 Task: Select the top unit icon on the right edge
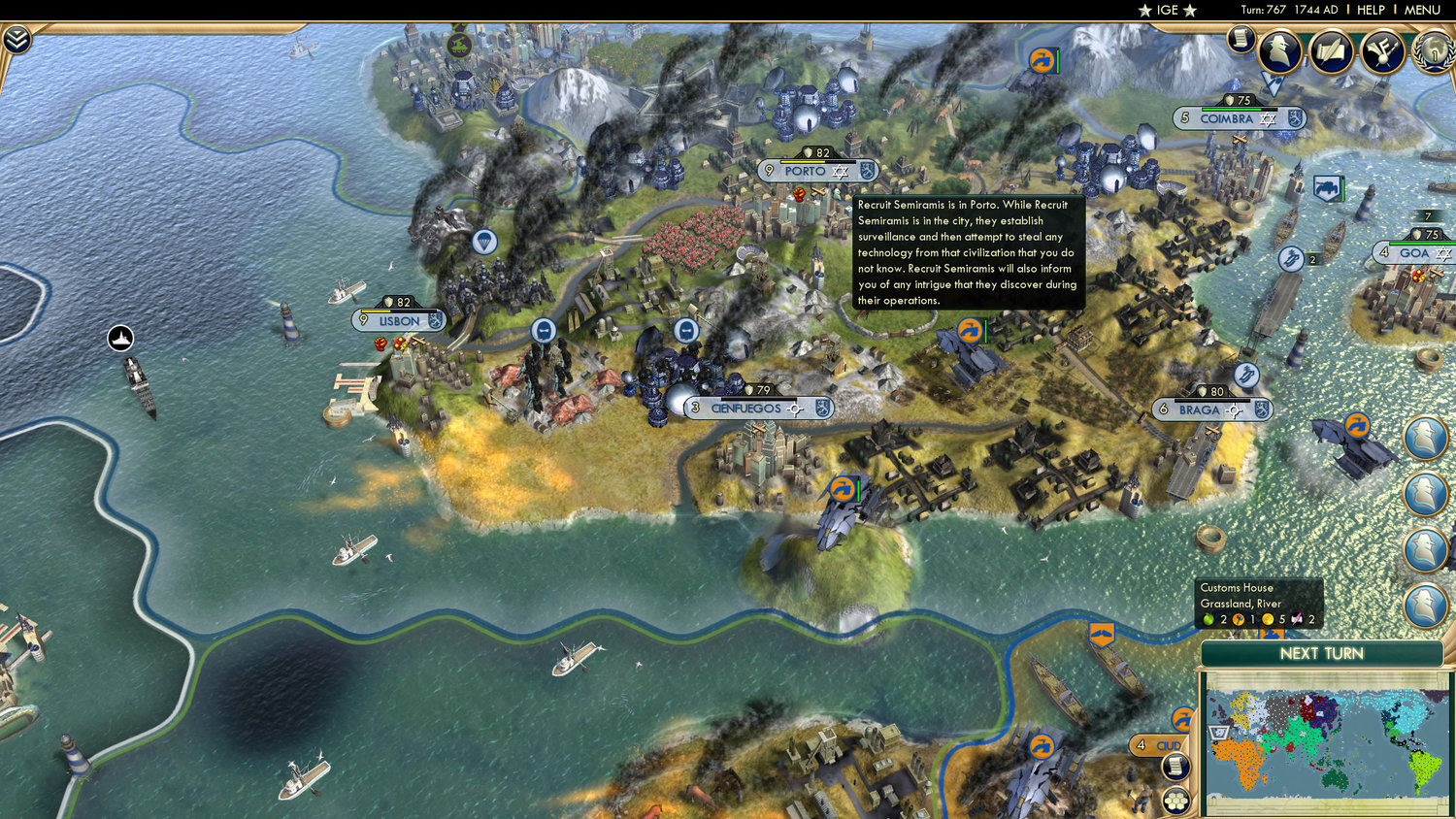(x=1427, y=439)
